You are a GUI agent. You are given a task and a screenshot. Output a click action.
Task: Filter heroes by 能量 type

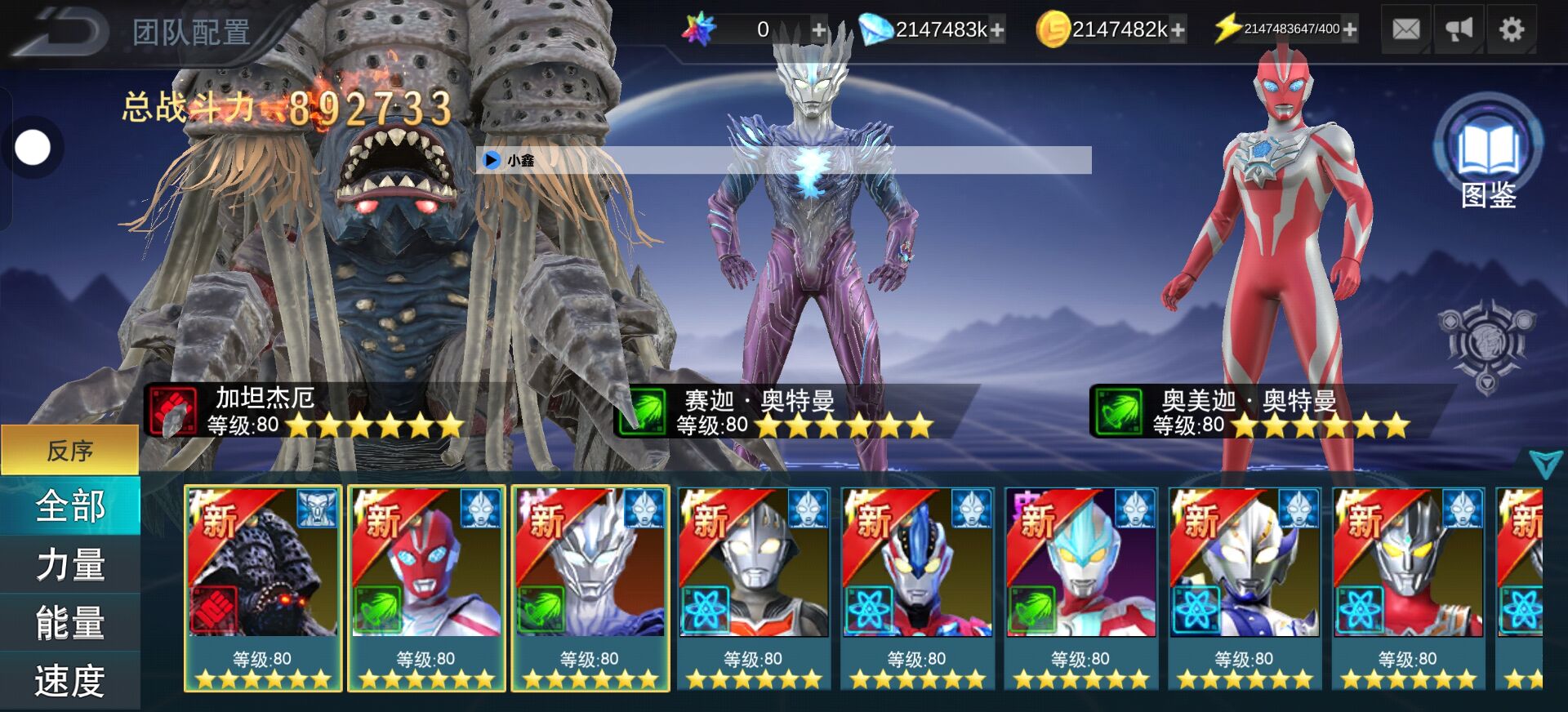tap(70, 623)
